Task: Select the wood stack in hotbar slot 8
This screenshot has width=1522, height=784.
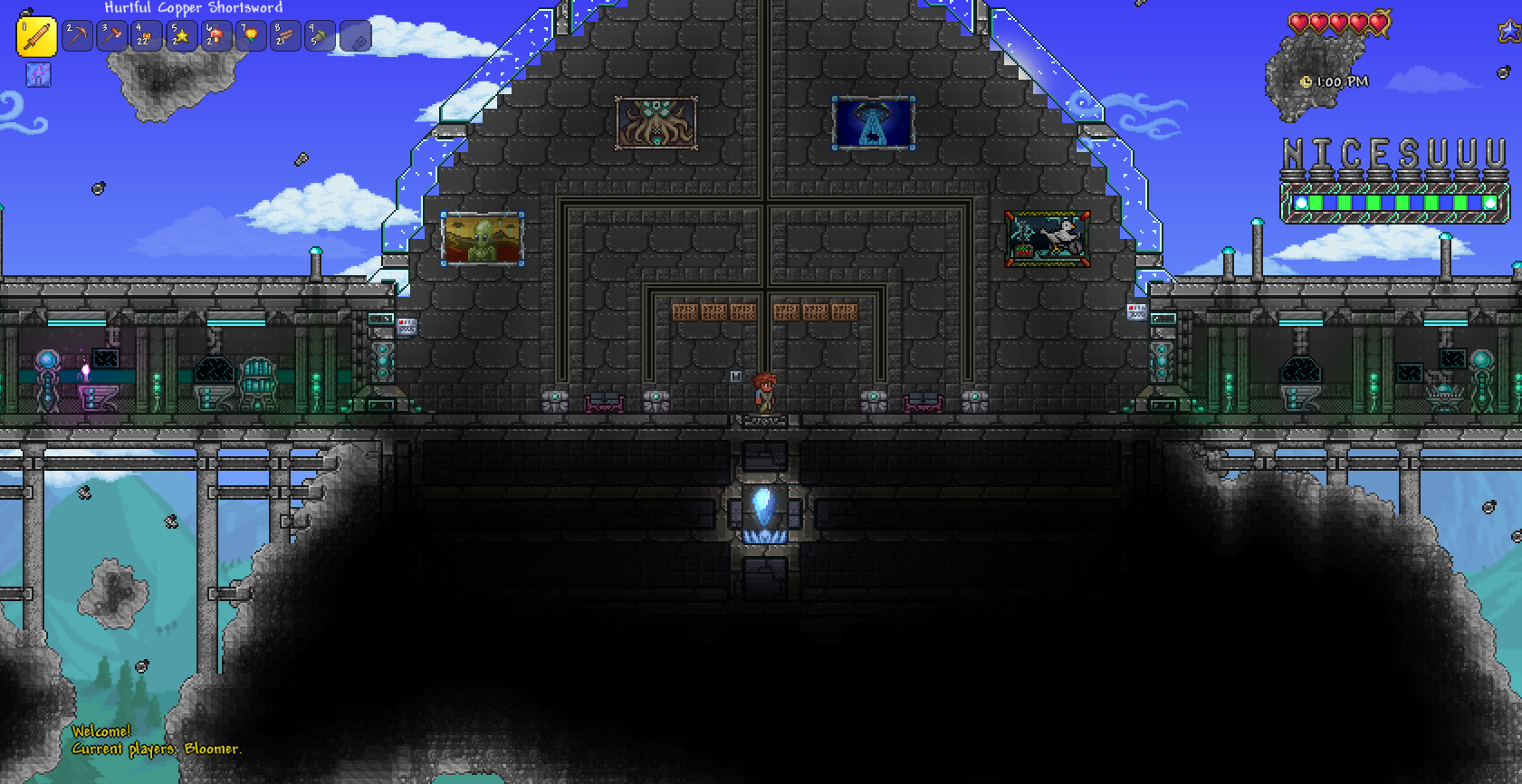Action: point(284,37)
